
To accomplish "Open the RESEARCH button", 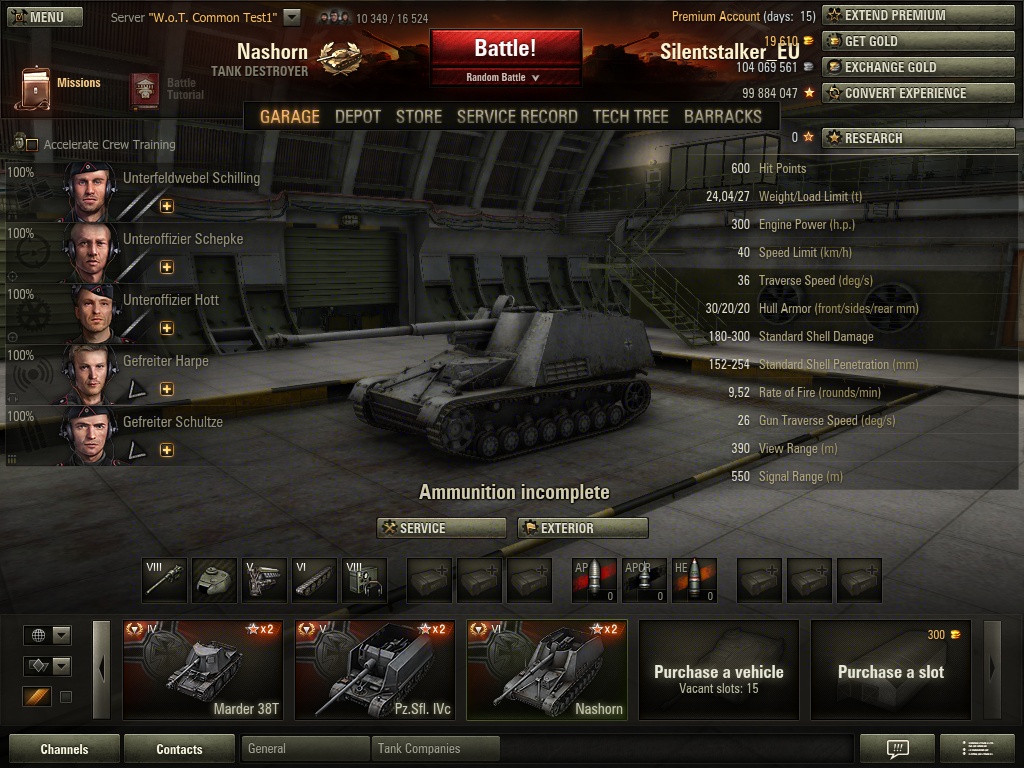I will 918,138.
